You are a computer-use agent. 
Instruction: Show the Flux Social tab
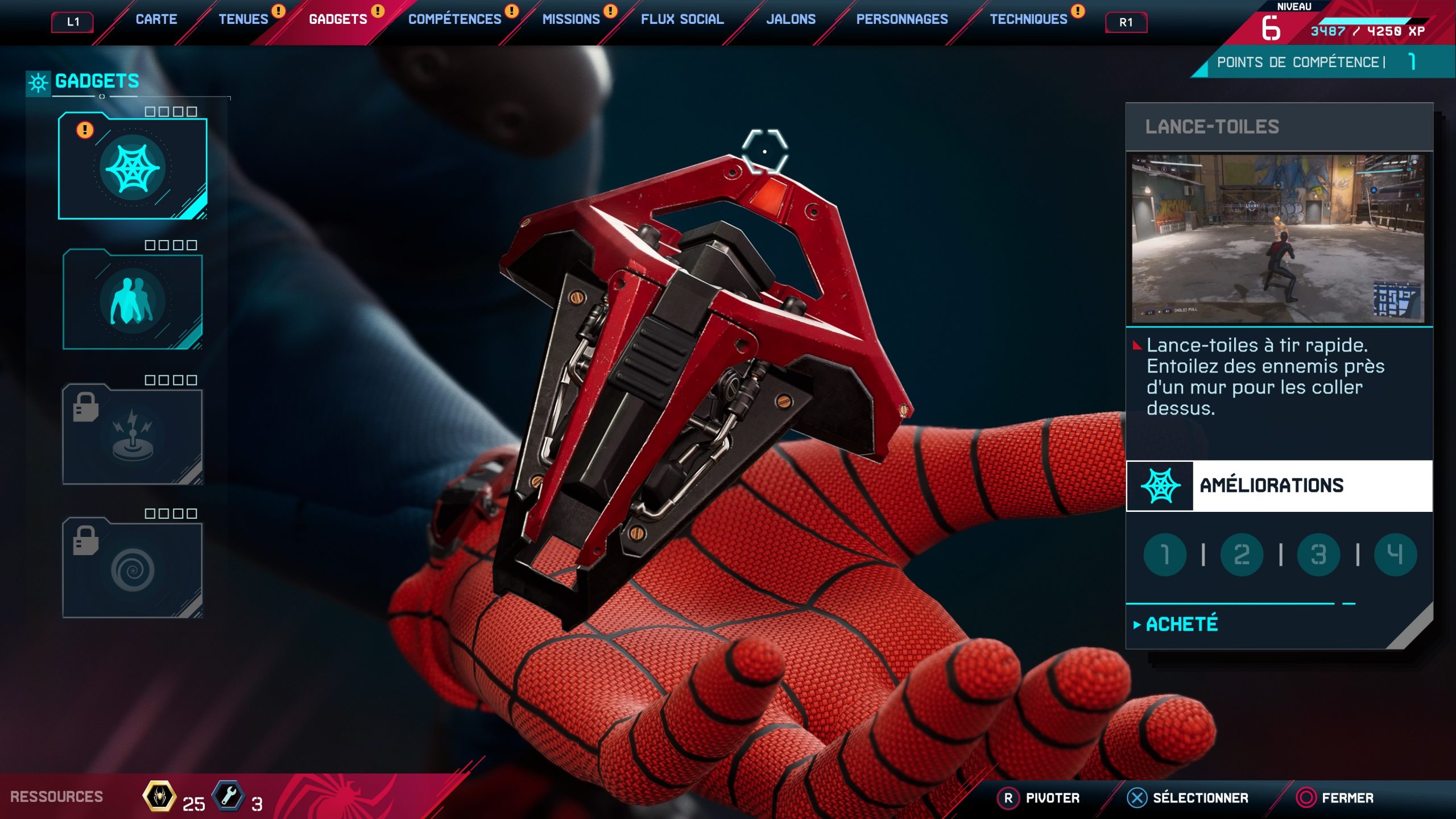click(682, 19)
